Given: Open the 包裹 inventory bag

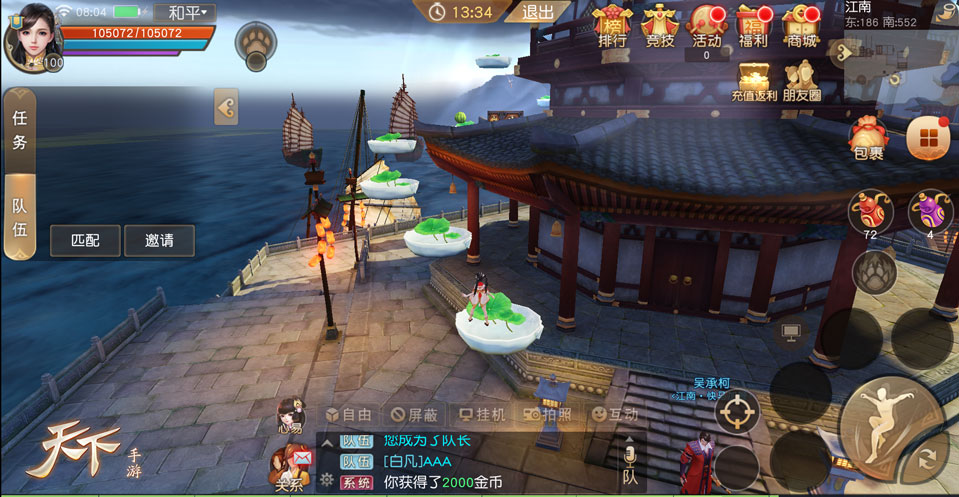Looking at the screenshot, I should coord(868,138).
